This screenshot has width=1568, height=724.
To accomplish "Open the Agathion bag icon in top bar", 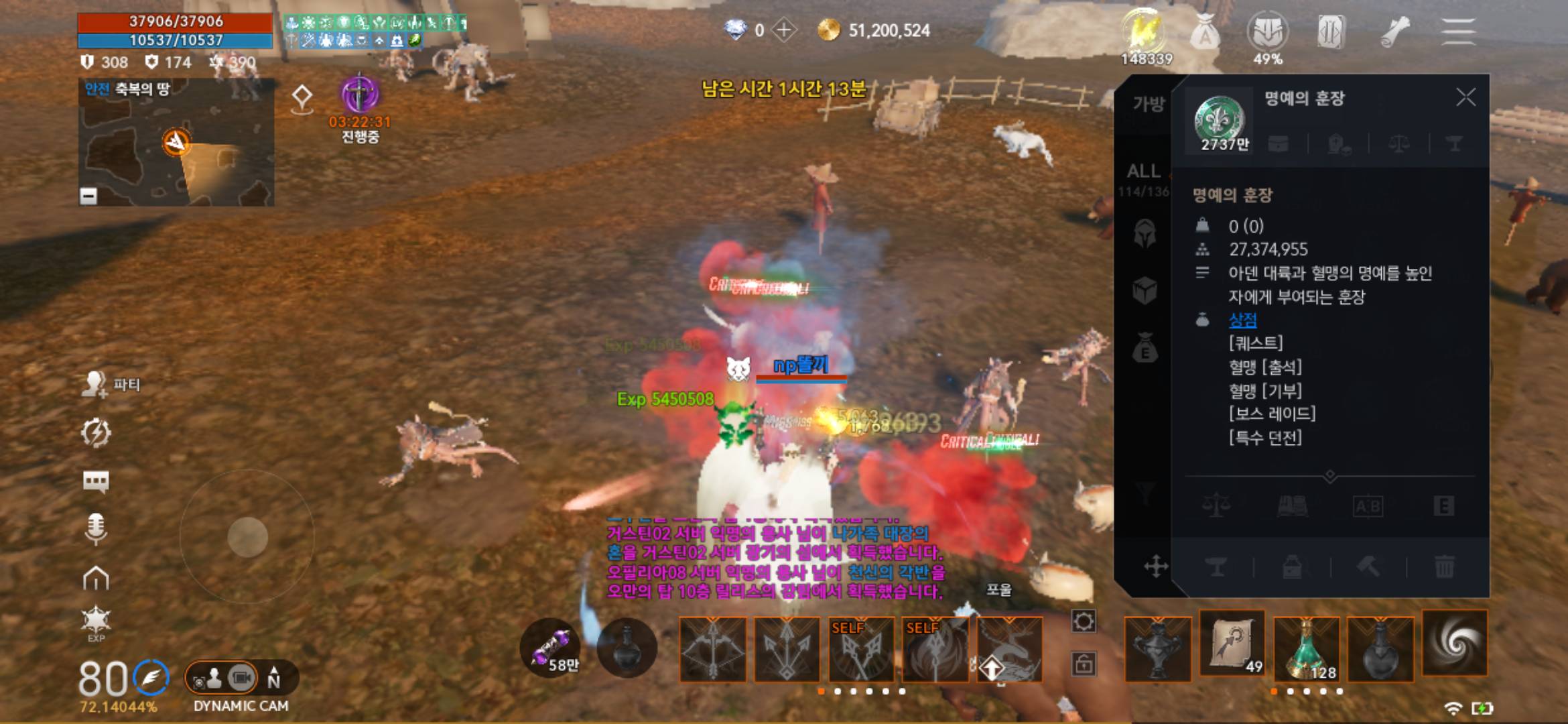I will tap(1206, 30).
